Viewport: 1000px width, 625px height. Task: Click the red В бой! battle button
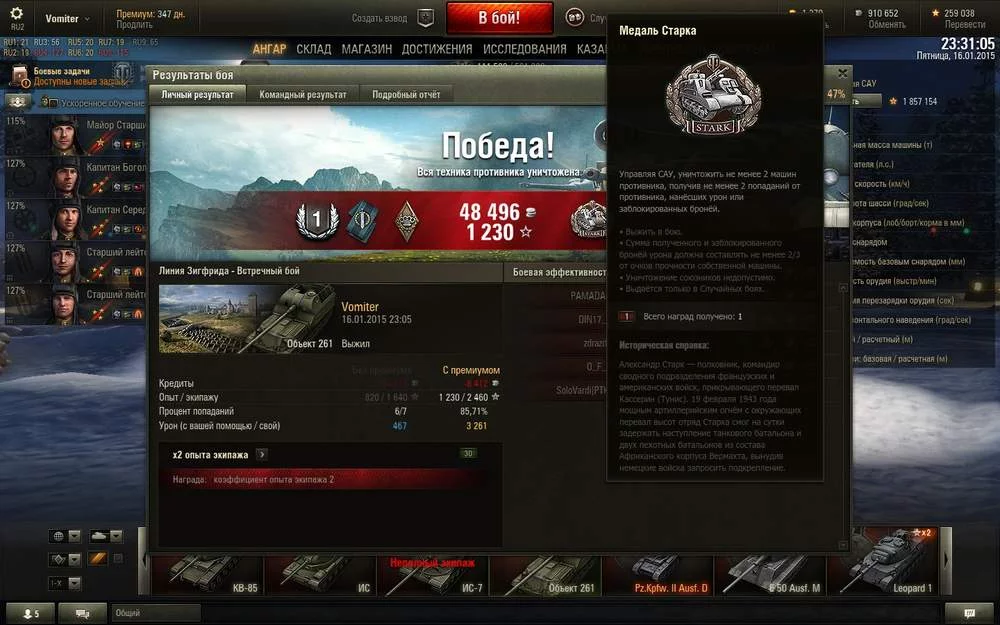click(x=499, y=18)
